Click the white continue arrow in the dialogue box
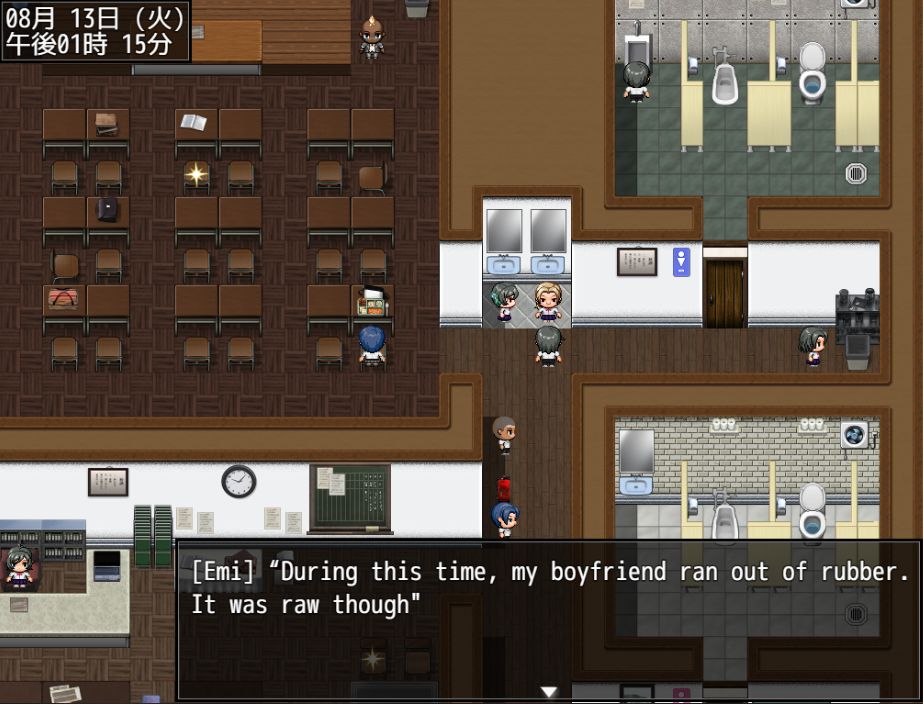 548,691
